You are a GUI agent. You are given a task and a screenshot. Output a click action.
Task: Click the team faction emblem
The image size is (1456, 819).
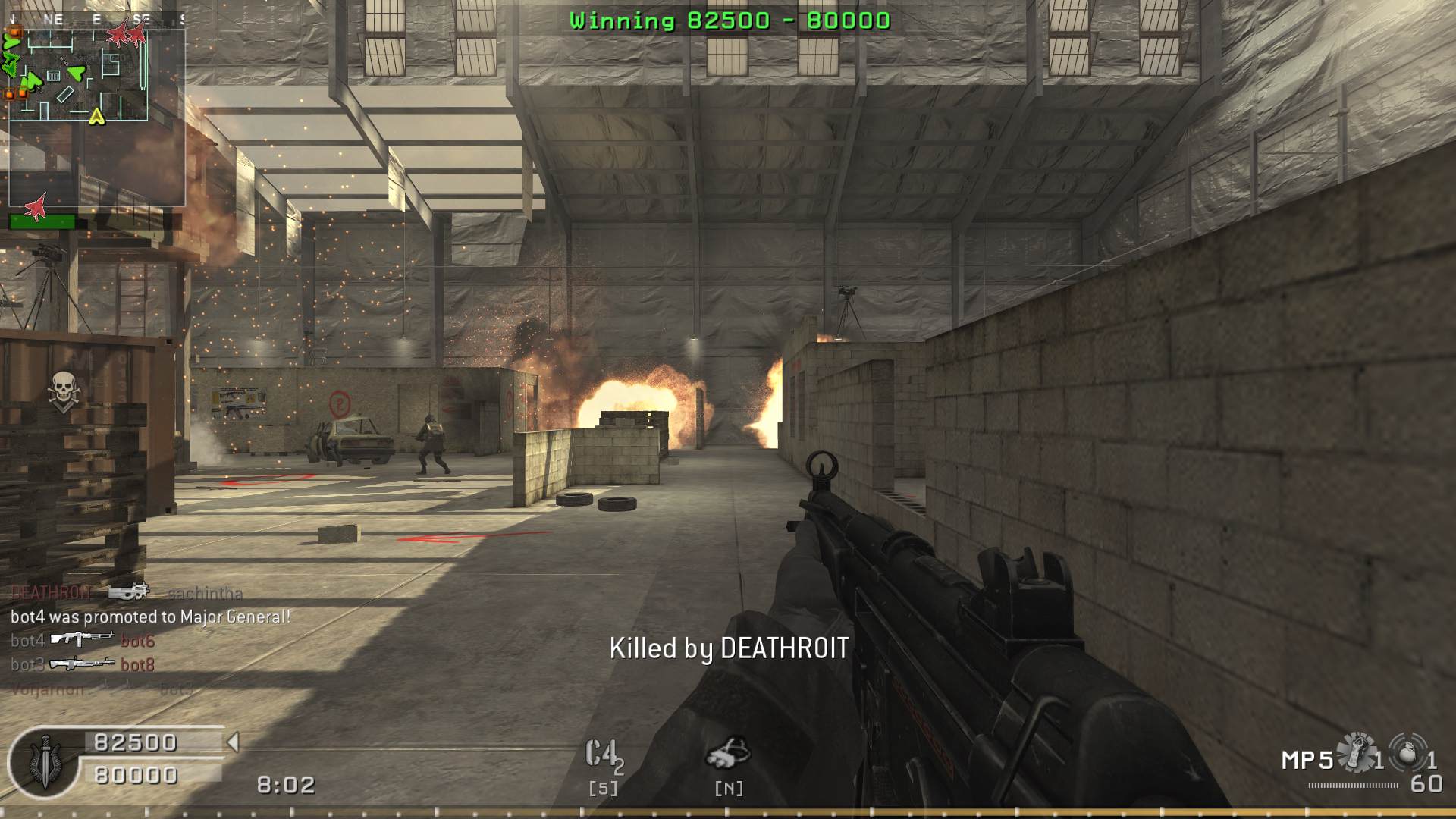pos(44,762)
